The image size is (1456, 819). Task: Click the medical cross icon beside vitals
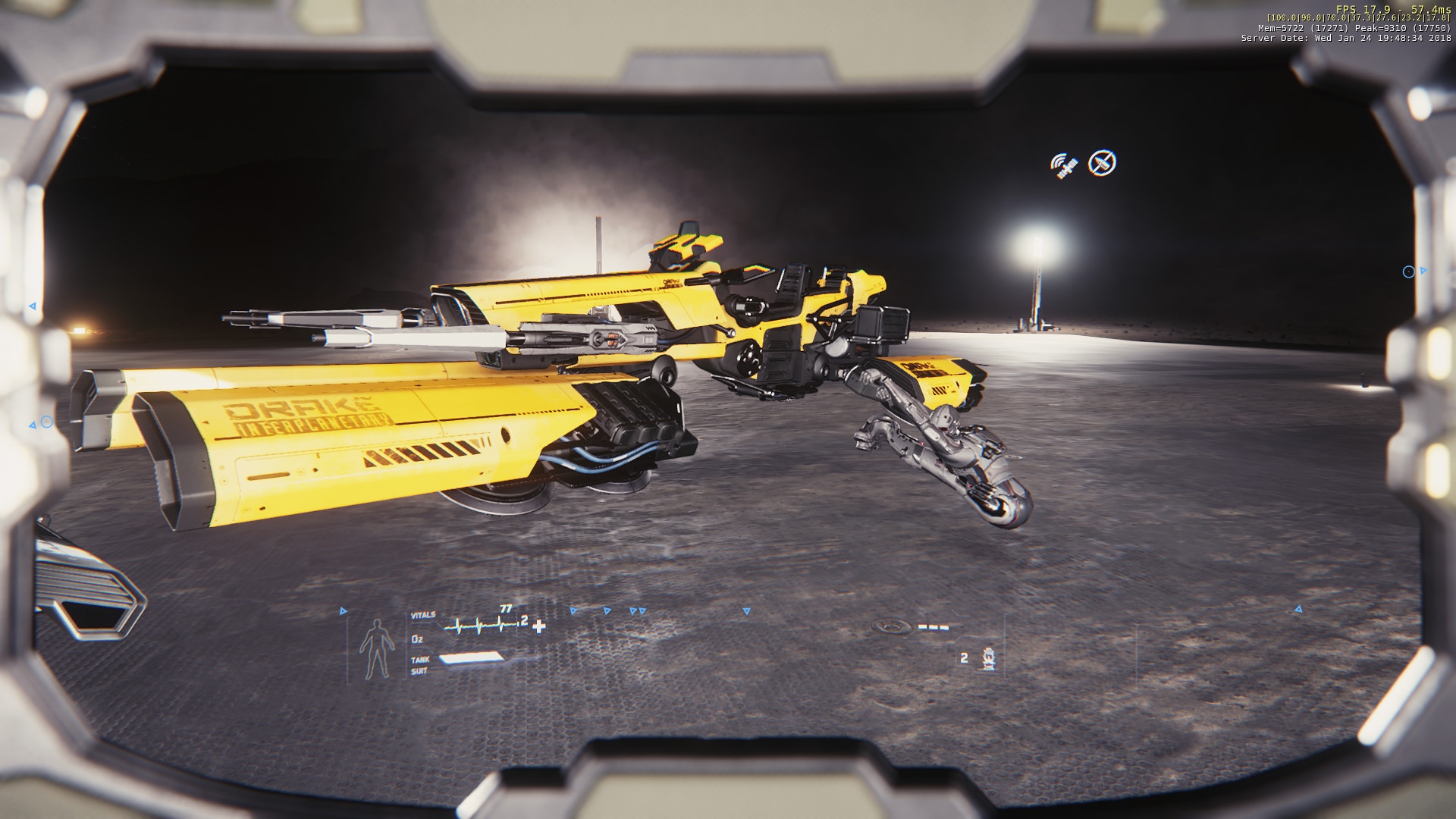539,626
